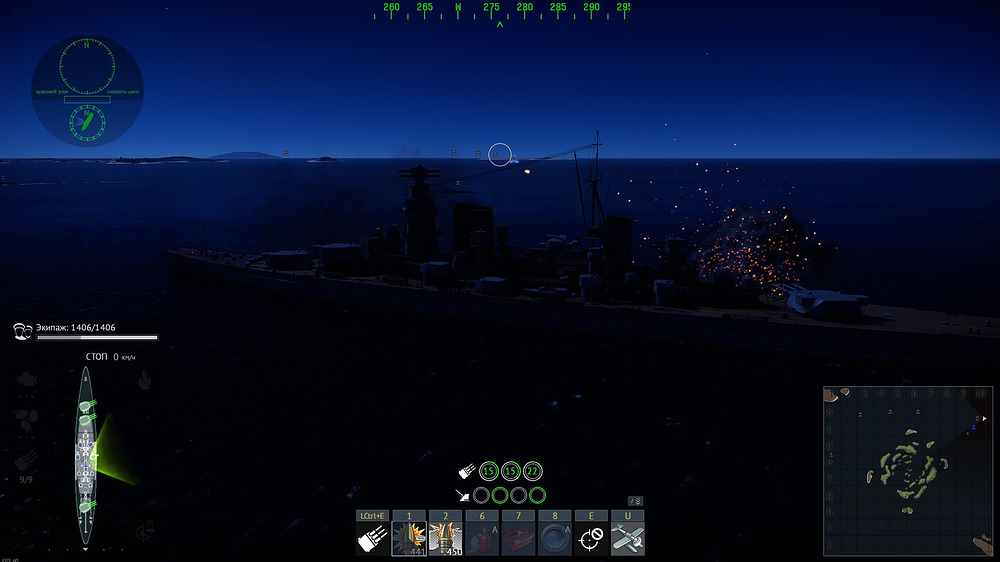Click the ship damage silhouette diagram

point(87,456)
